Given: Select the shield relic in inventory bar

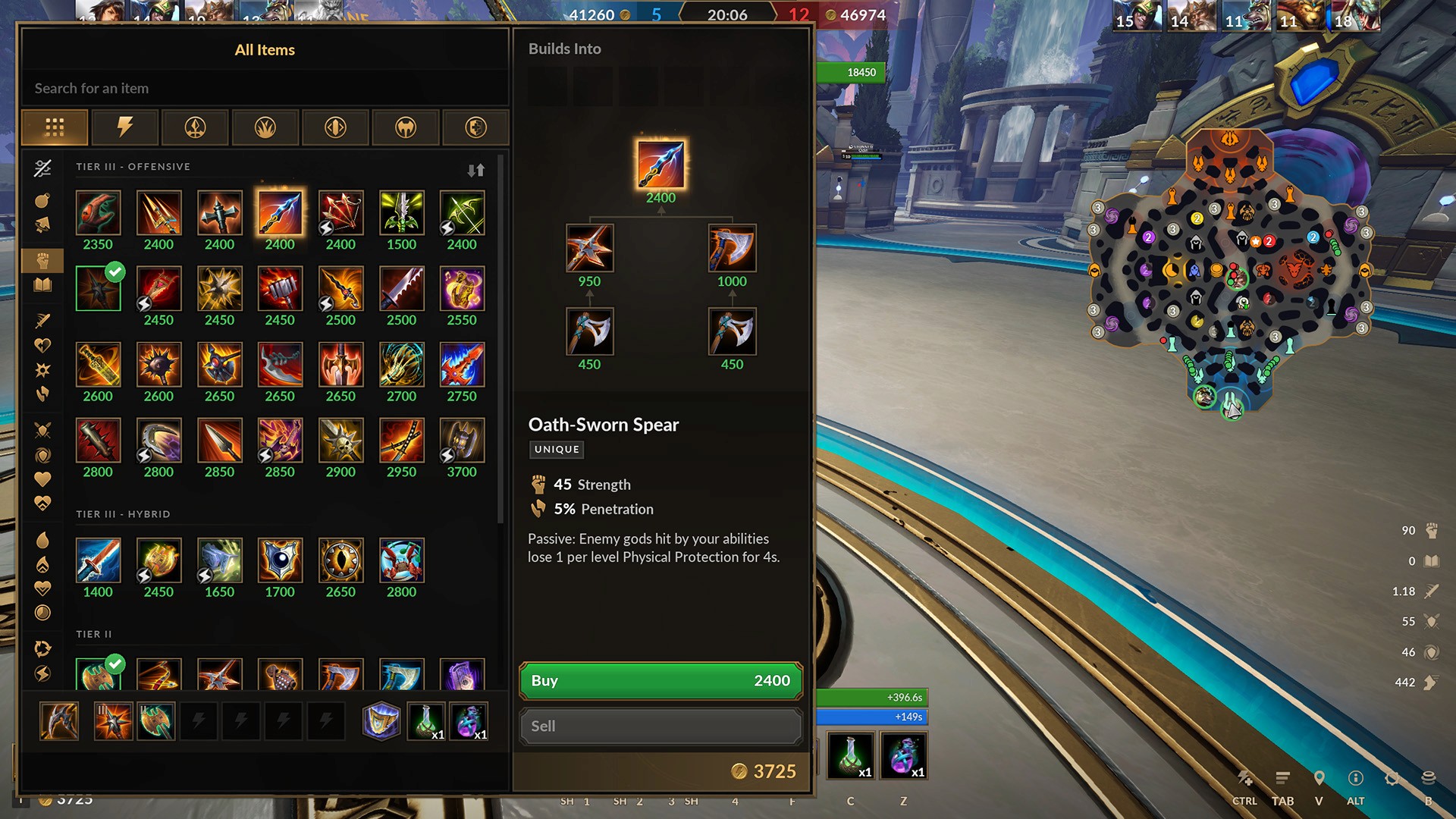Looking at the screenshot, I should pyautogui.click(x=381, y=720).
